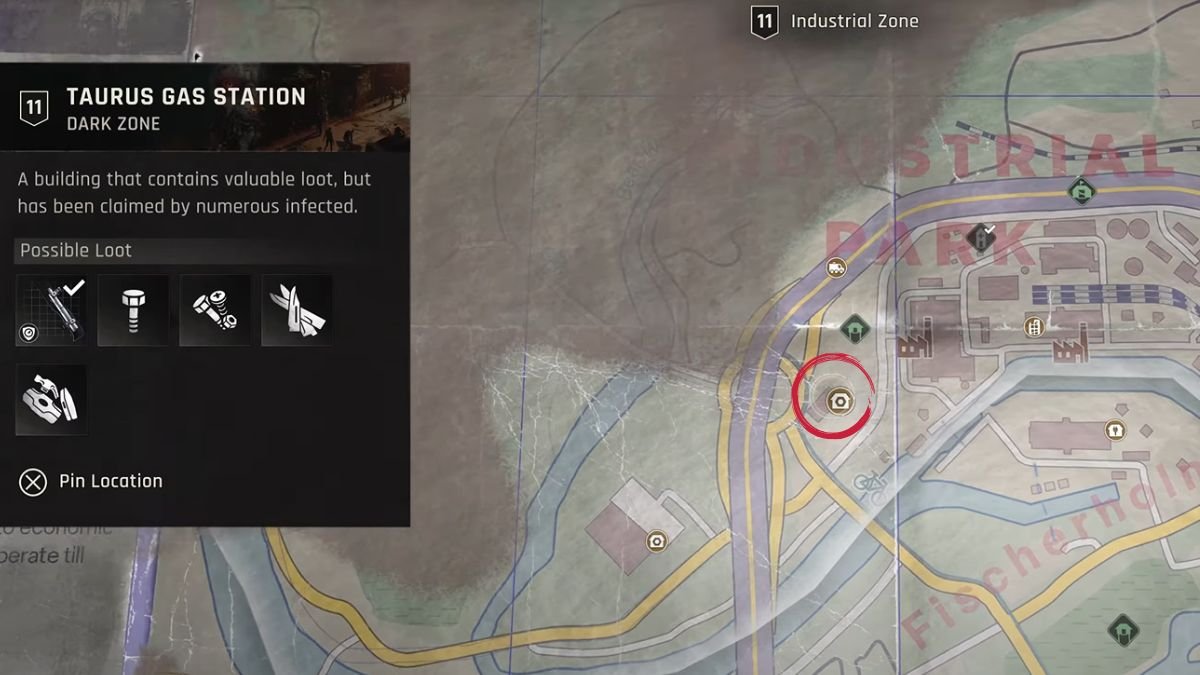Screen dimensions: 1200x675
Task: Select the hammer and metal parts loot icon
Action: [52, 399]
